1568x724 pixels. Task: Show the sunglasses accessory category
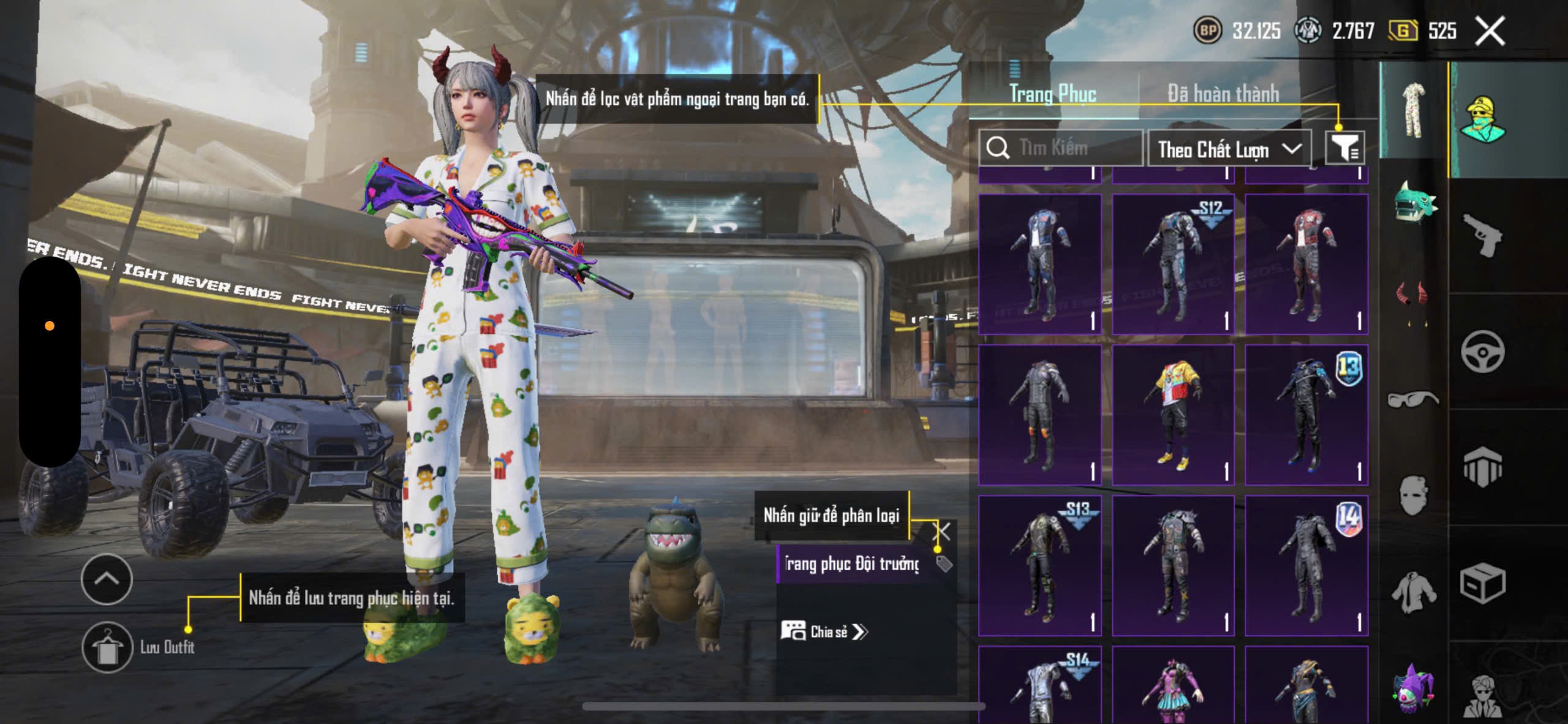click(x=1412, y=399)
